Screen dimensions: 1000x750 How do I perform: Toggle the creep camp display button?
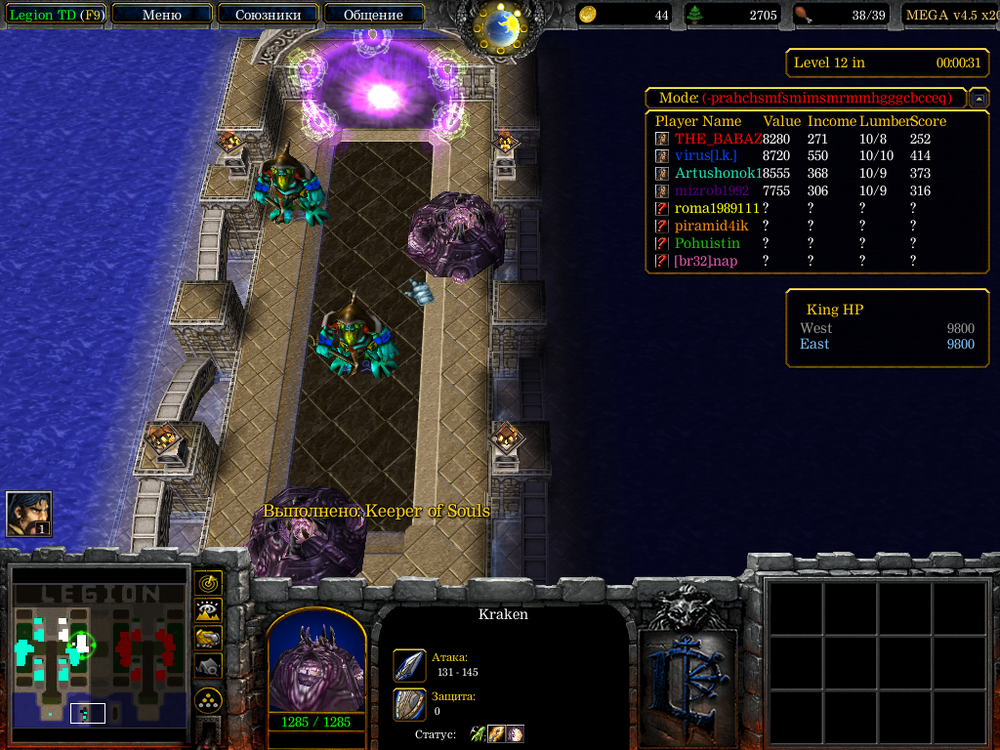pos(209,664)
